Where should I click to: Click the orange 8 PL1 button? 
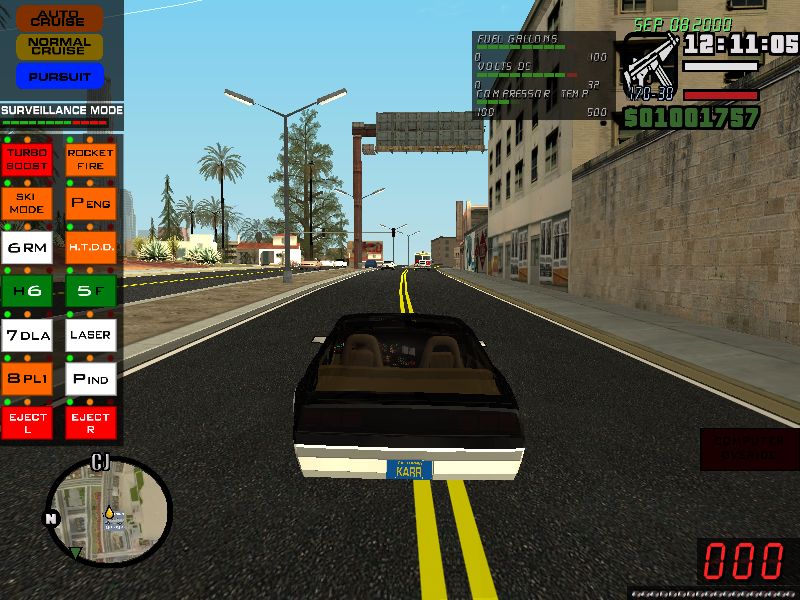coord(28,379)
